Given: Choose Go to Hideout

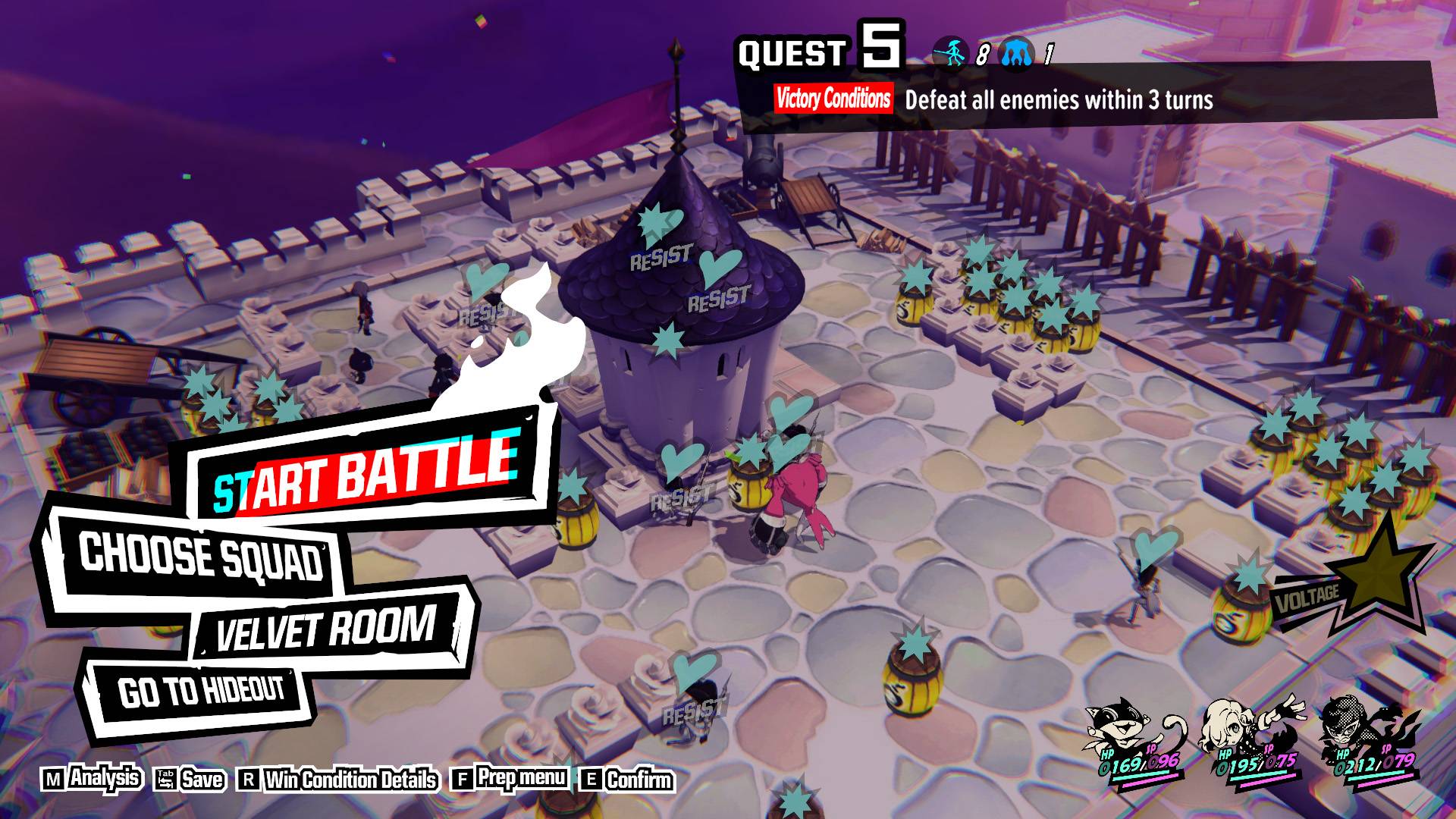Looking at the screenshot, I should tap(201, 691).
